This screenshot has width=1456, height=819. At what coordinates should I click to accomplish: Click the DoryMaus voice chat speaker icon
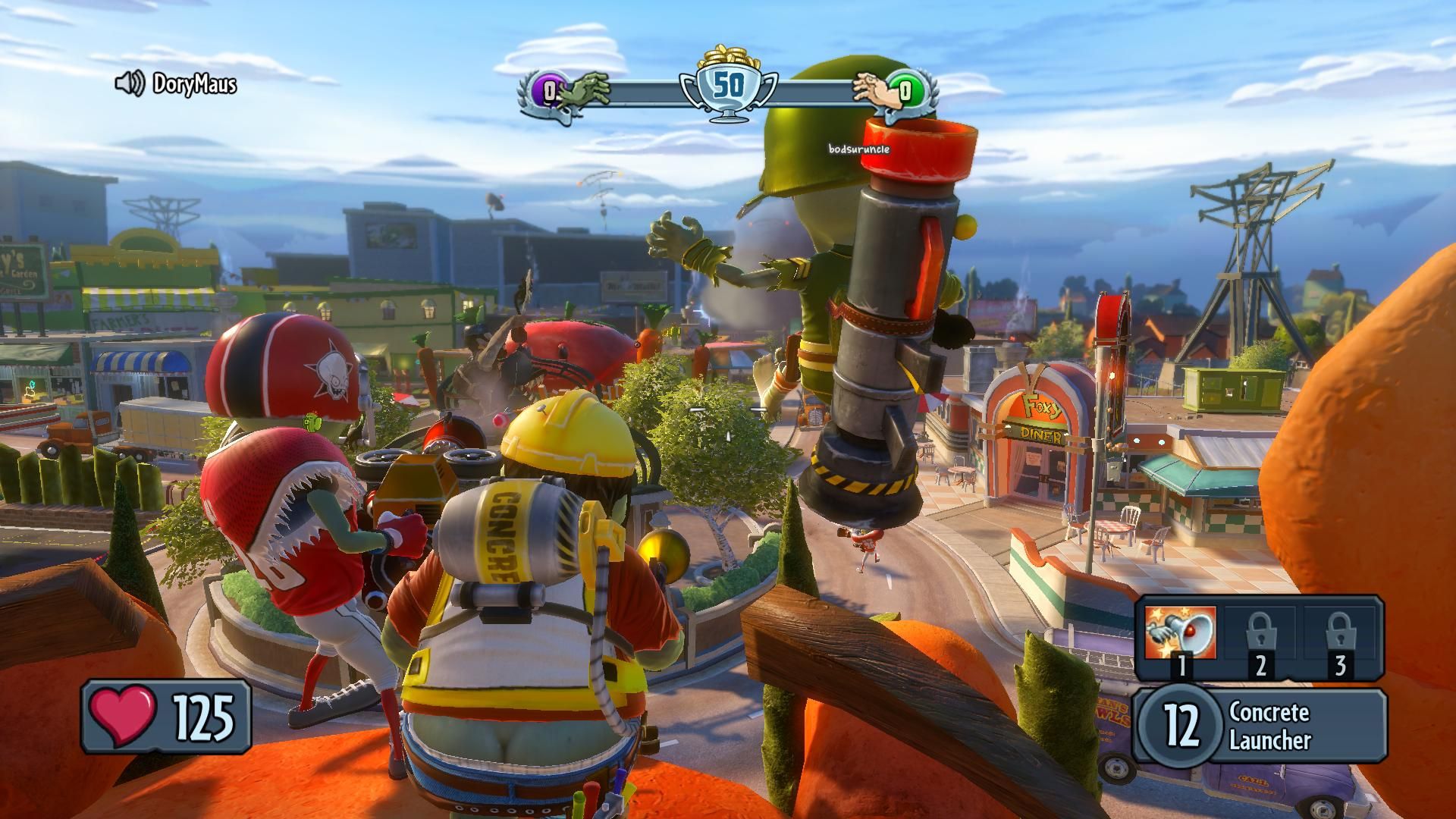click(x=129, y=83)
